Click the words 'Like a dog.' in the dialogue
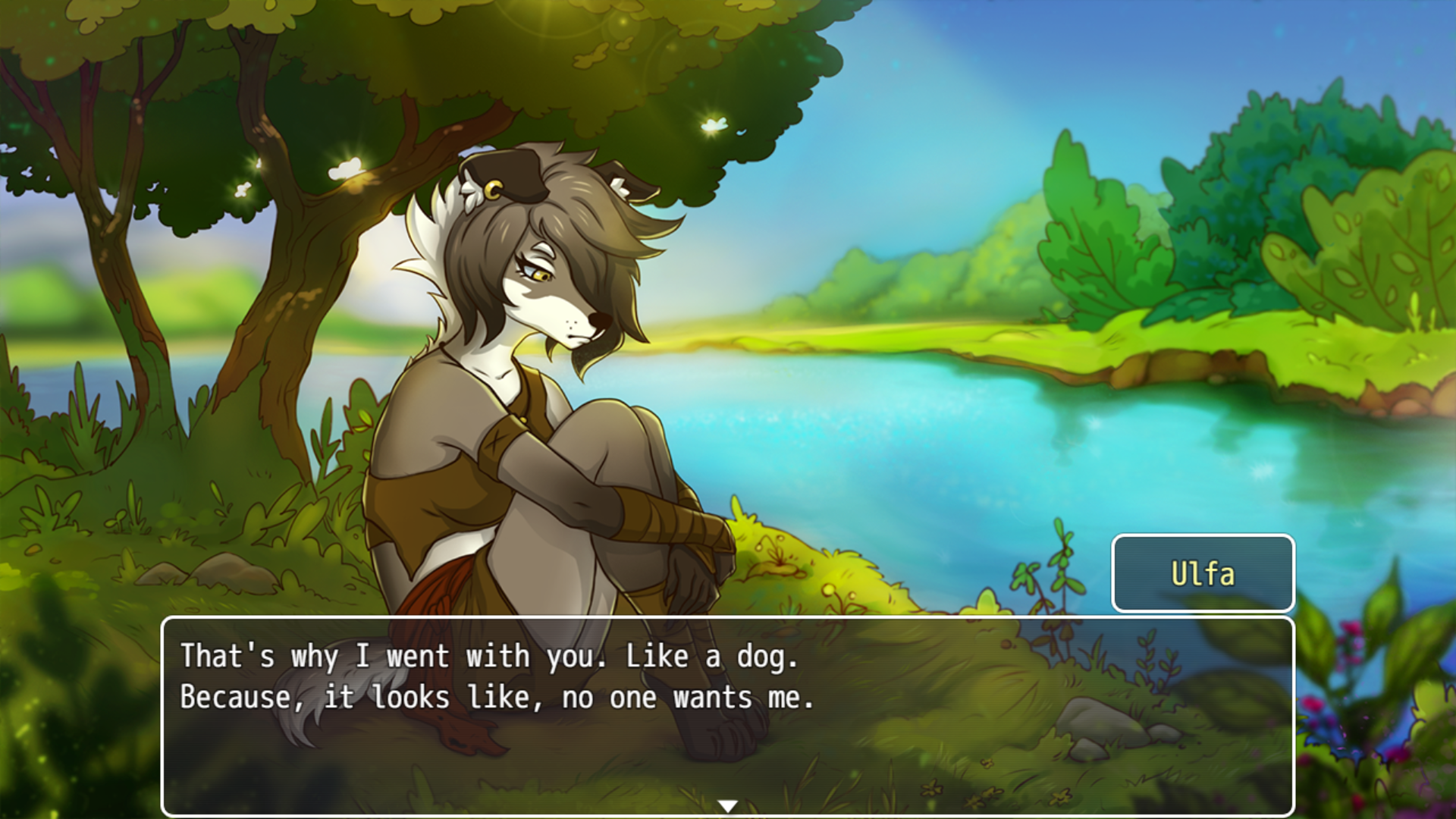1456x819 pixels. [713, 657]
